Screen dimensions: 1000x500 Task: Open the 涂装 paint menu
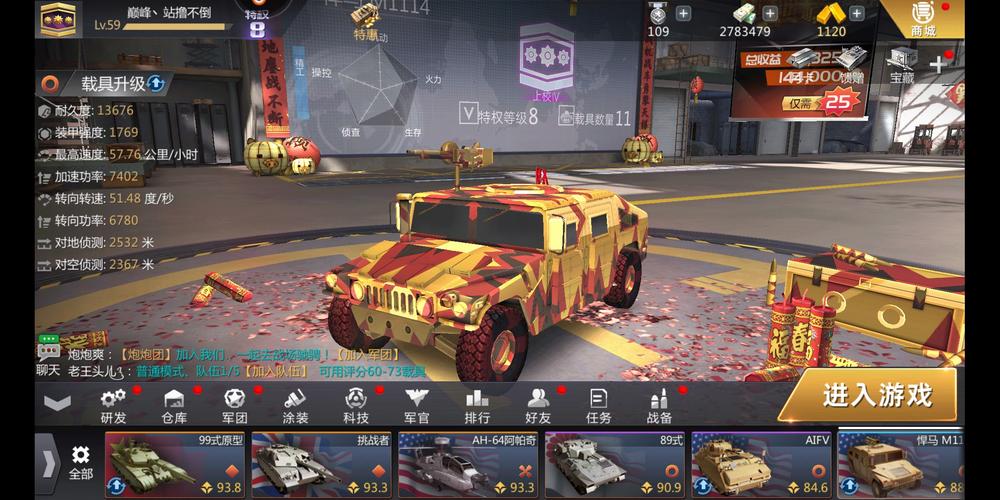pyautogui.click(x=295, y=405)
